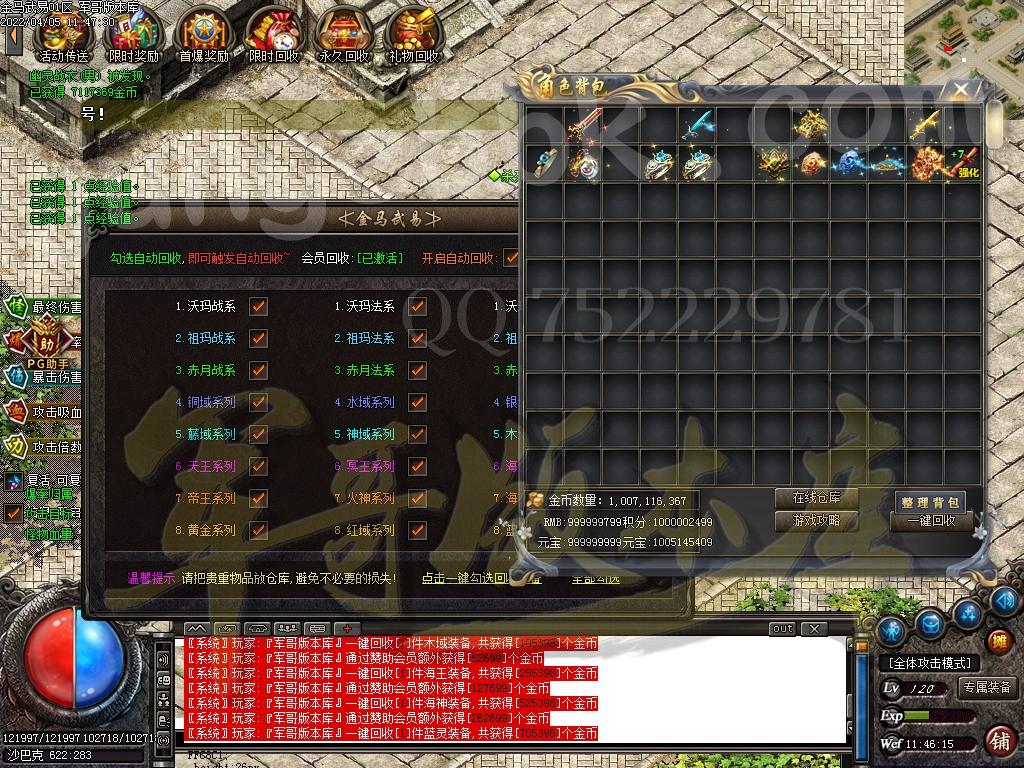
Task: Click the 点击一键勾选回收 link
Action: point(480,578)
